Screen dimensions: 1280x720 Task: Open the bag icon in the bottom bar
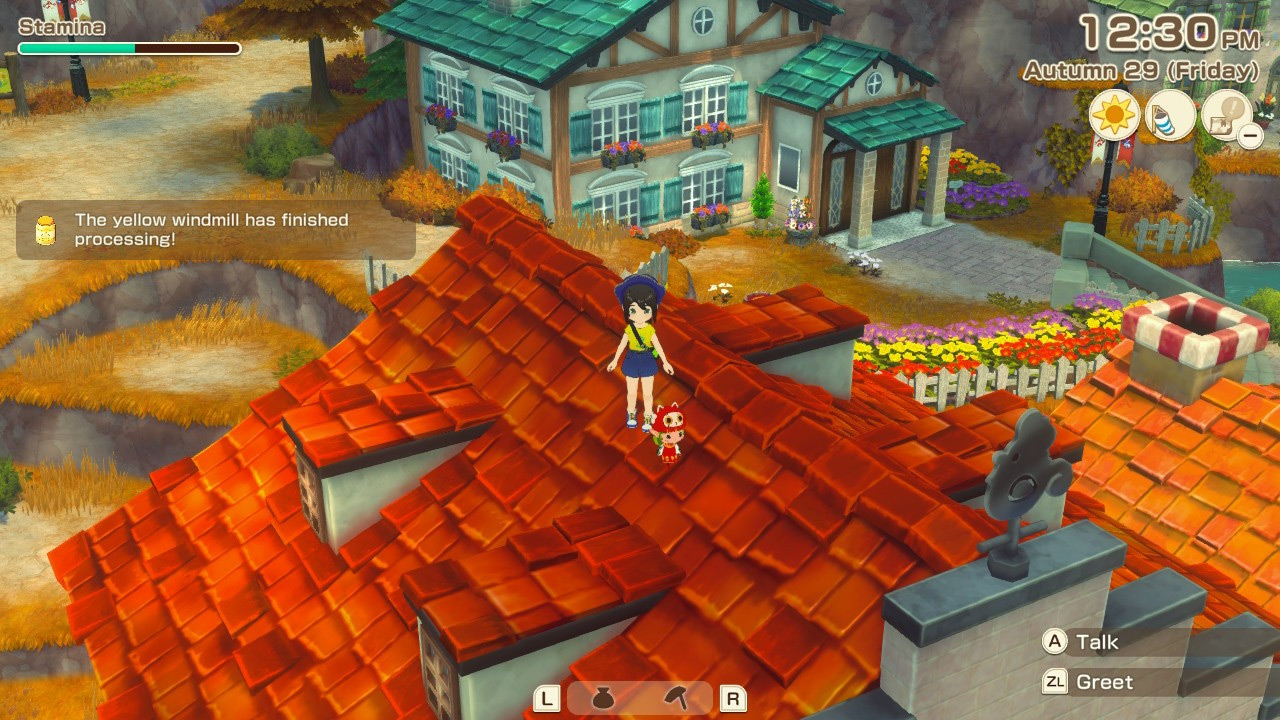tap(602, 698)
